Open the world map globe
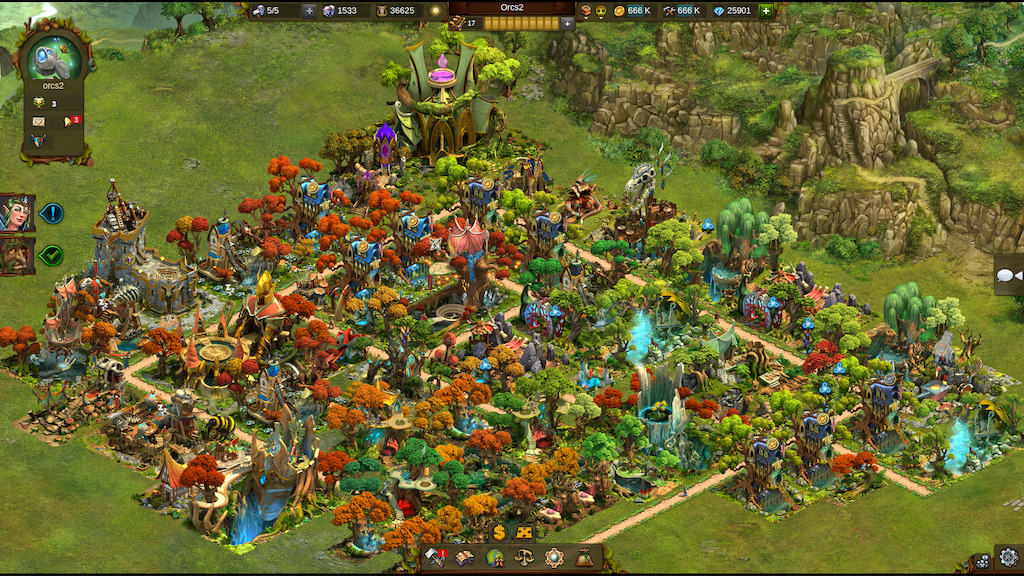Screen dimensions: 1024x576 pyautogui.click(x=494, y=558)
